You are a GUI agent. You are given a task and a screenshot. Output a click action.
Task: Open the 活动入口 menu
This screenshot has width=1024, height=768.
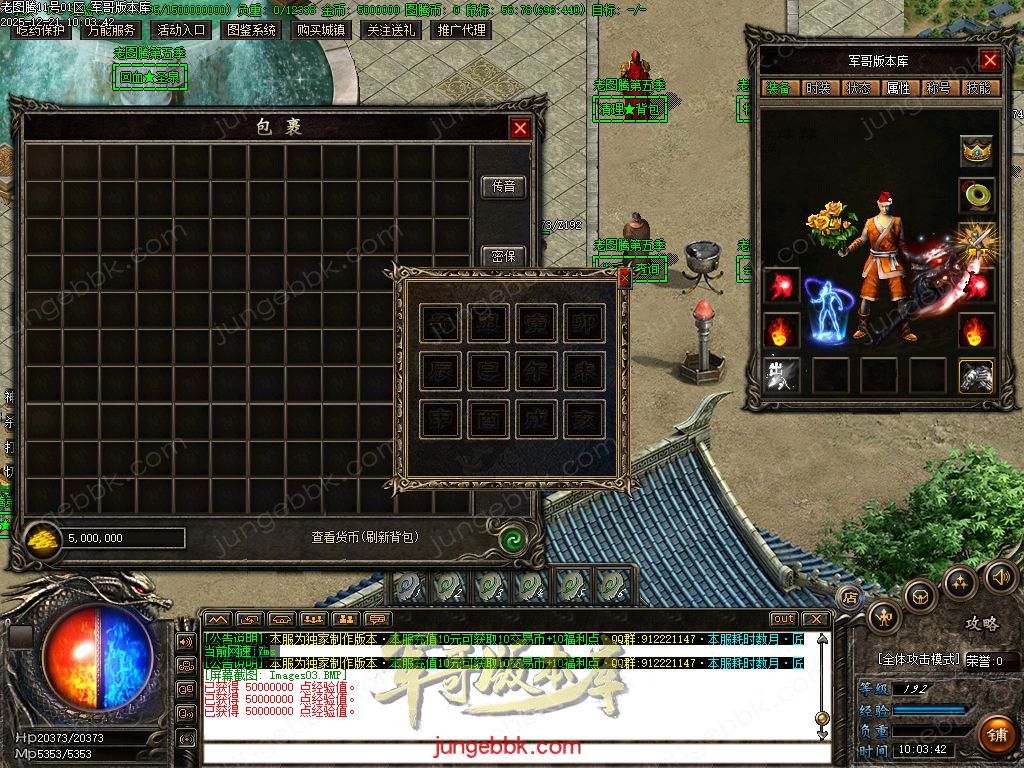point(181,30)
